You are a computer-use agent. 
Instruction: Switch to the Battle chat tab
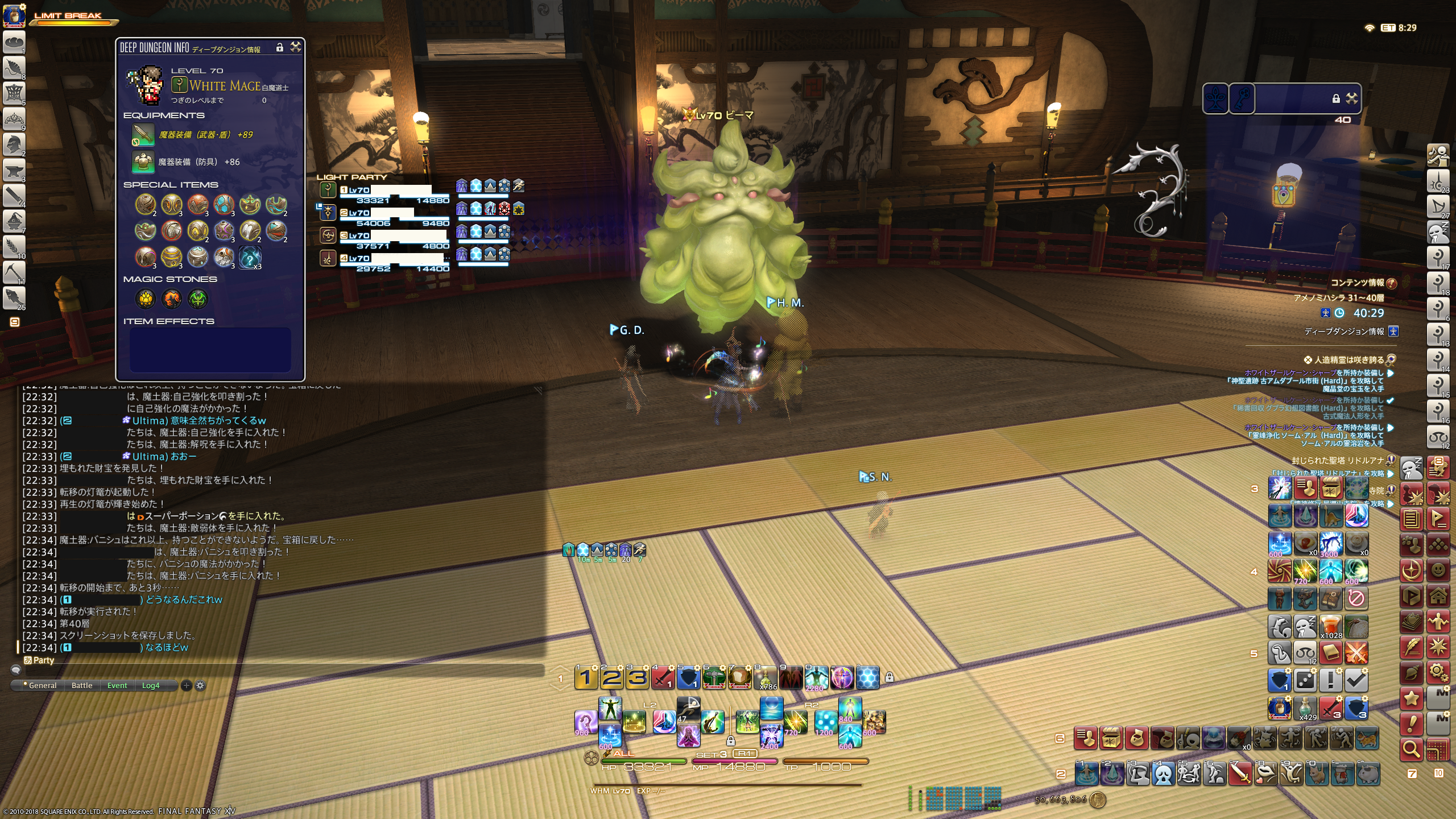tap(82, 685)
